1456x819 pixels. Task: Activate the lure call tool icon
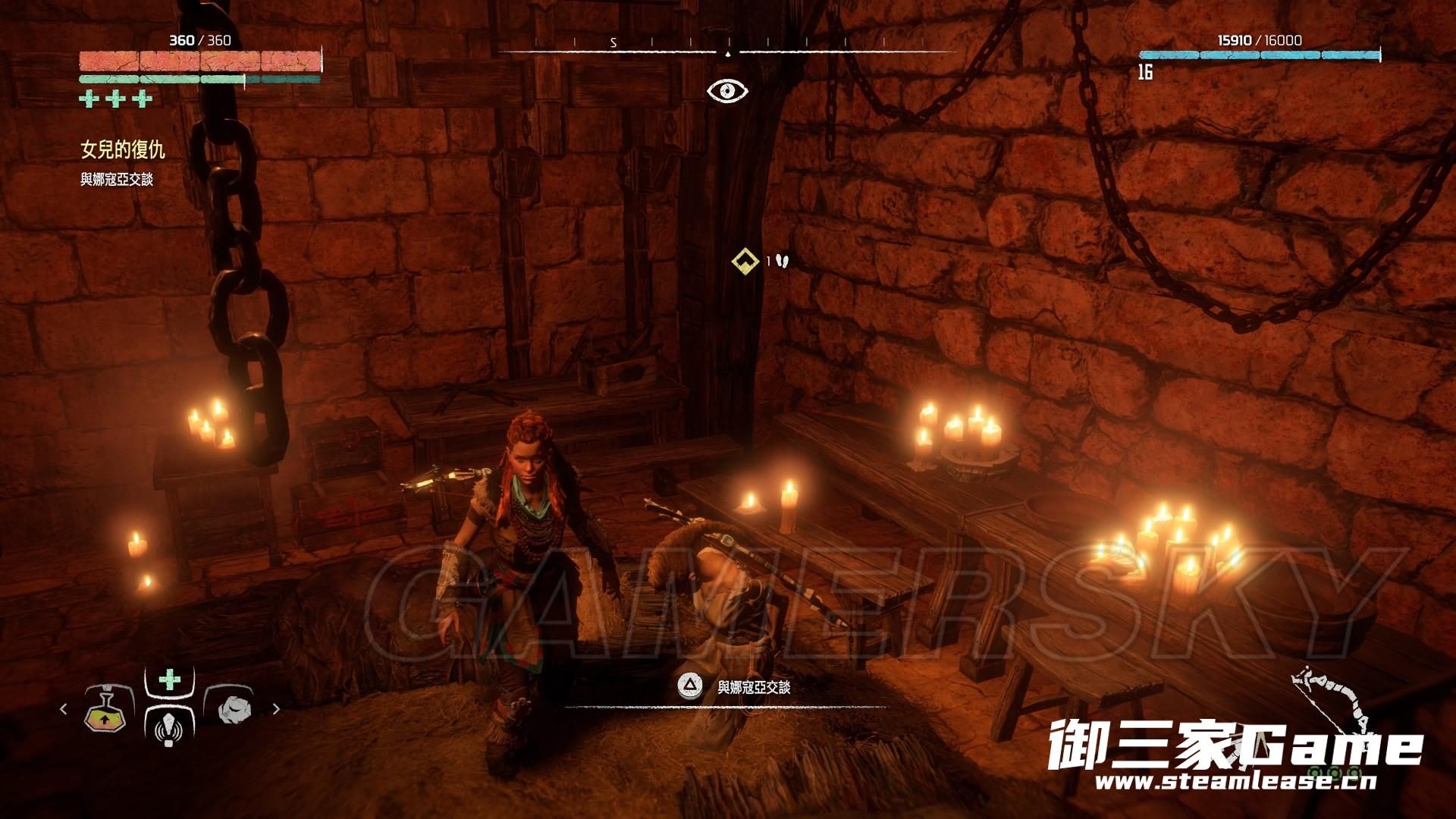tap(169, 725)
